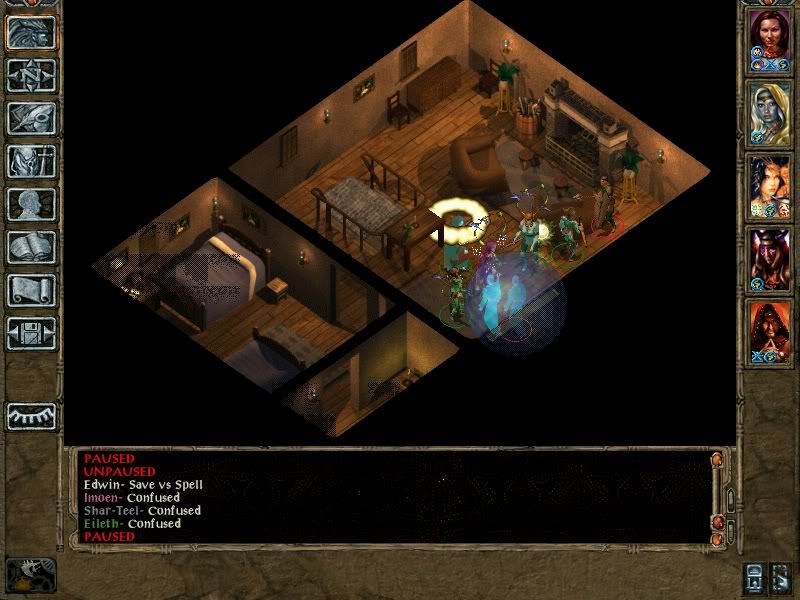Viewport: 800px width, 600px height.
Task: Choose the dark-haired woman's portrait
Action: (x=770, y=187)
